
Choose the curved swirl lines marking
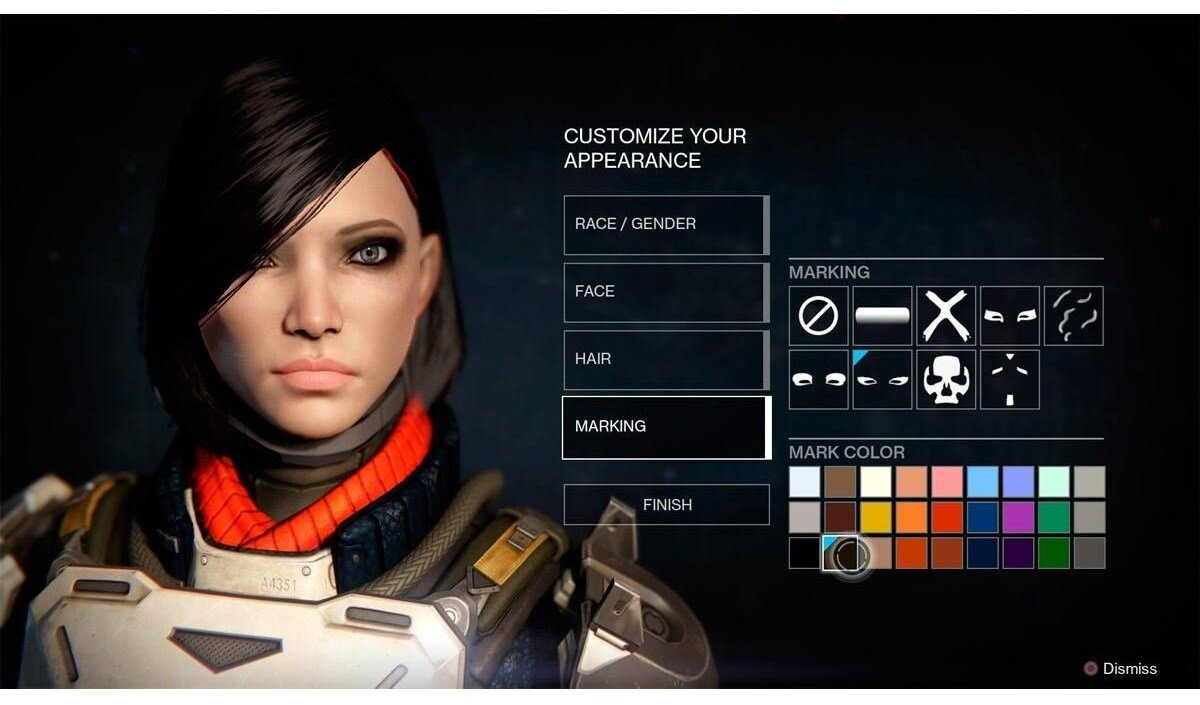click(1074, 316)
